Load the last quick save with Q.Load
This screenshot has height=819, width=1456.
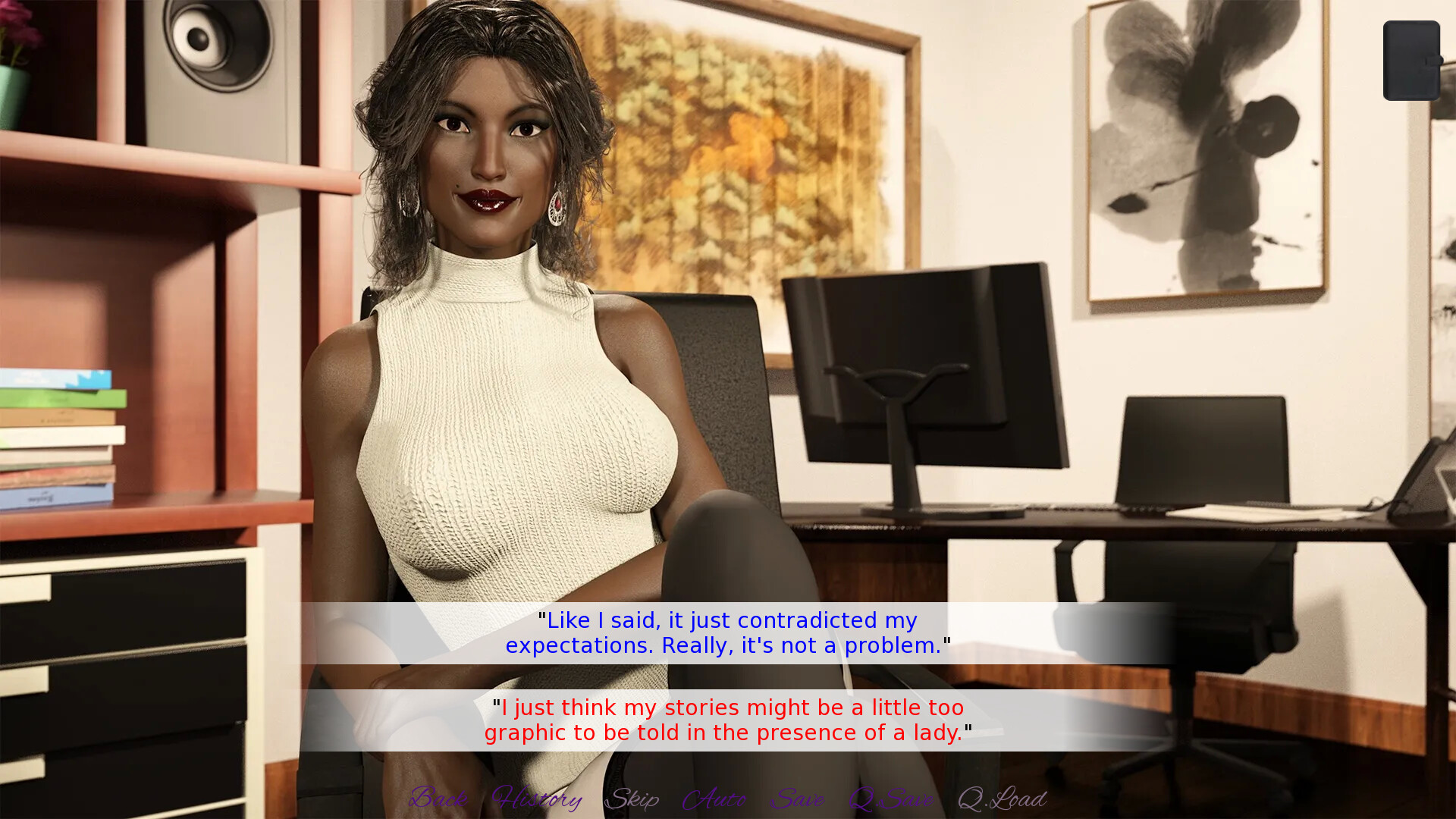(x=1001, y=799)
